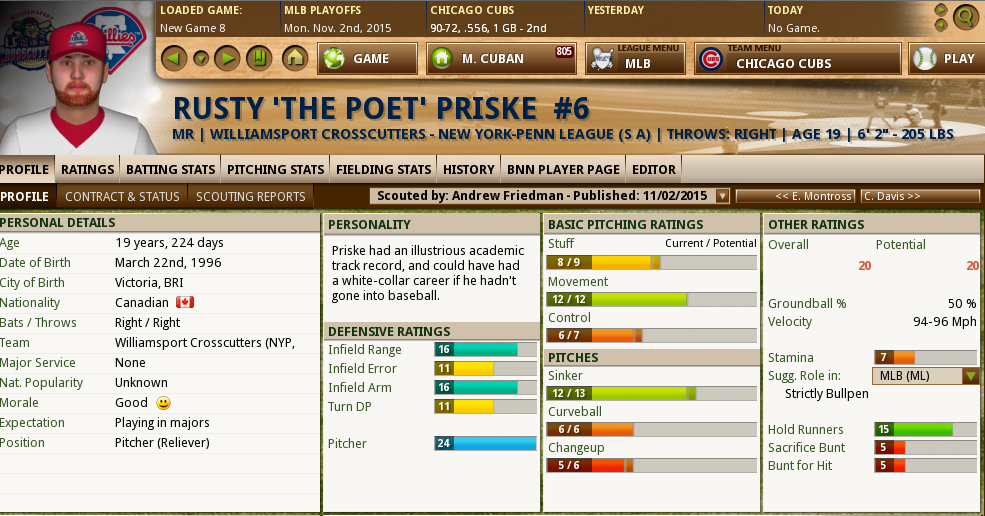This screenshot has width=985, height=516.
Task: Open the MLB League Menu
Action: tap(635, 59)
